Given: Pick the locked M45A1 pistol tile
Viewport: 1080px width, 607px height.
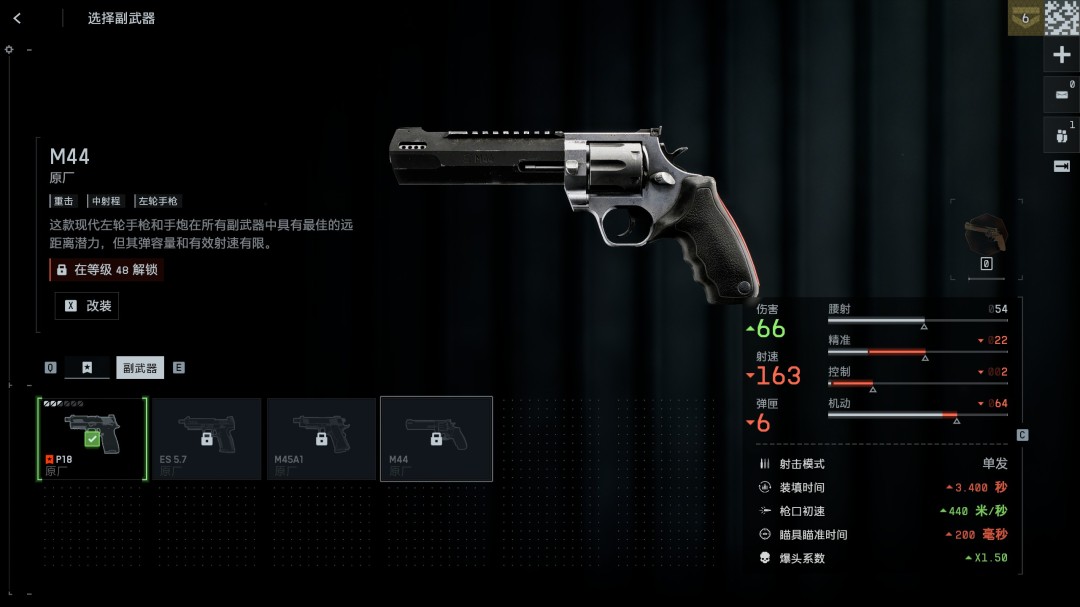Looking at the screenshot, I should (x=321, y=439).
